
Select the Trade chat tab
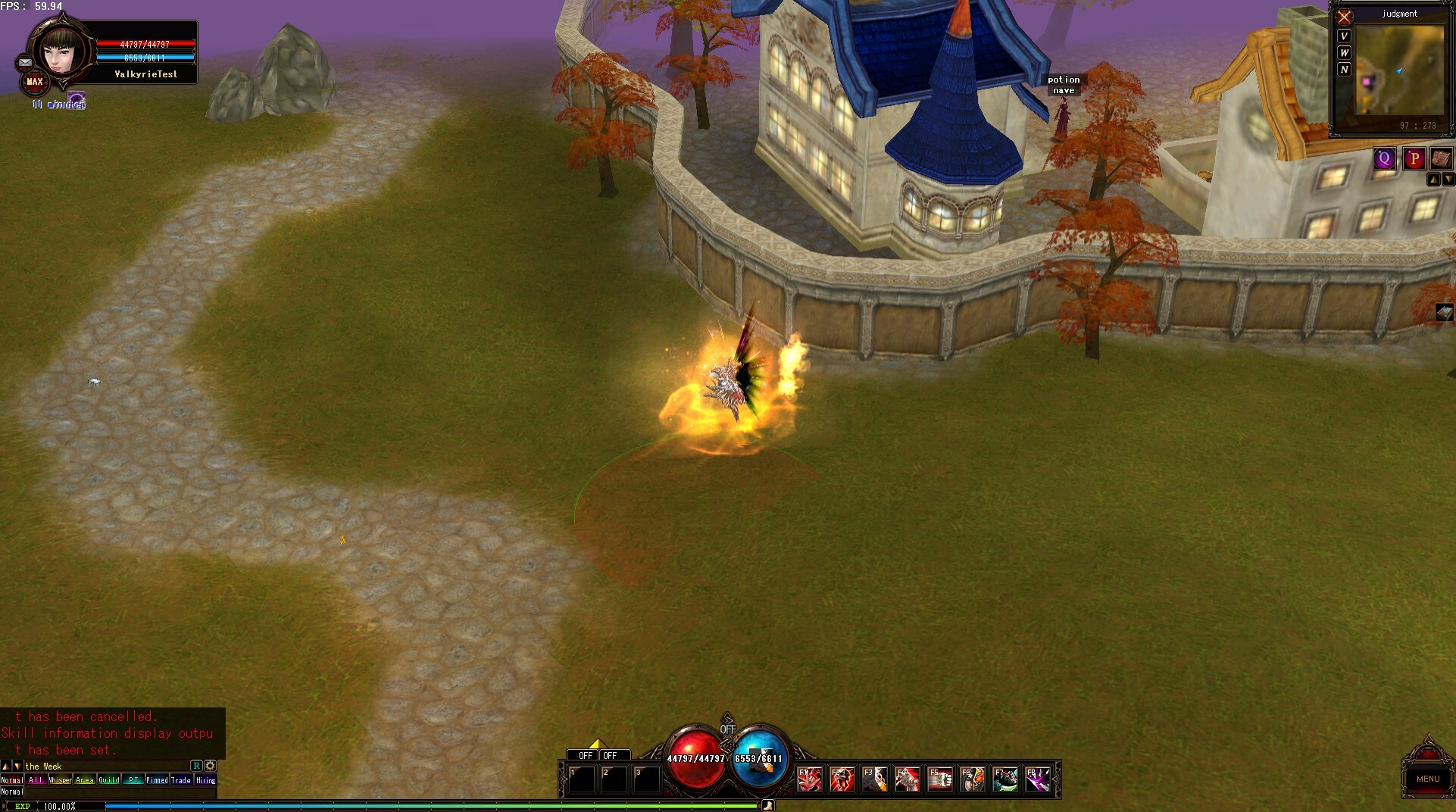point(180,779)
